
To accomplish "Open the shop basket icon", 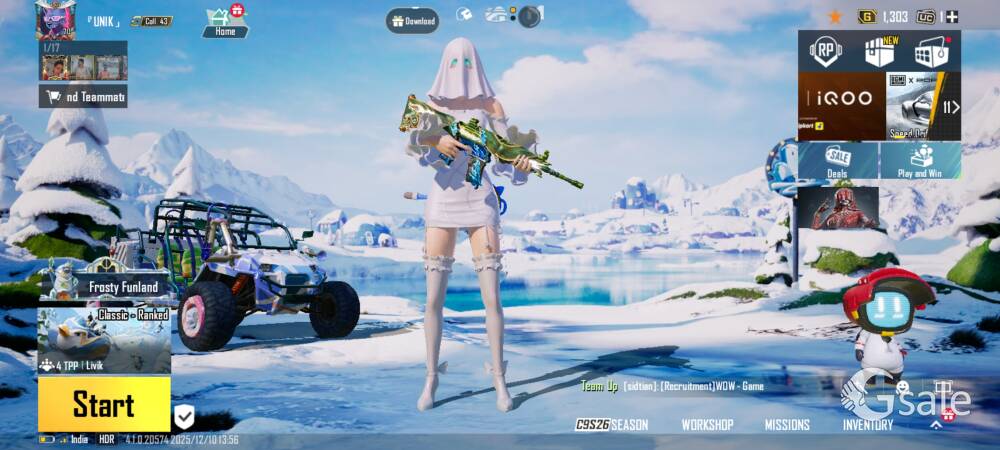I will [932, 51].
